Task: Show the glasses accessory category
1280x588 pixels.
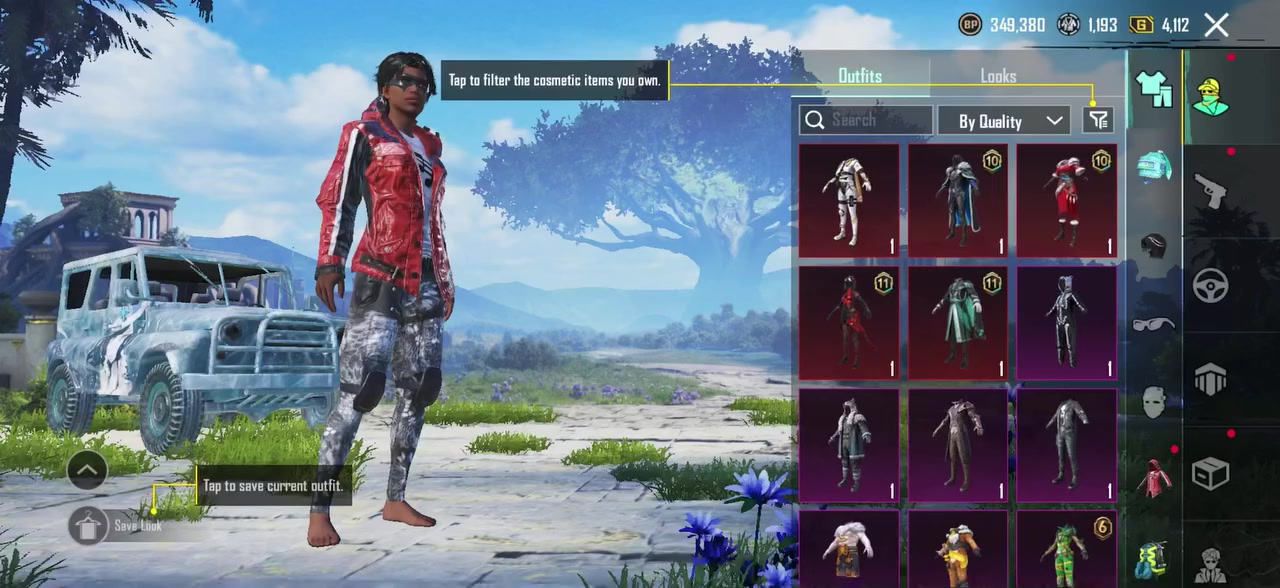Action: (1154, 323)
